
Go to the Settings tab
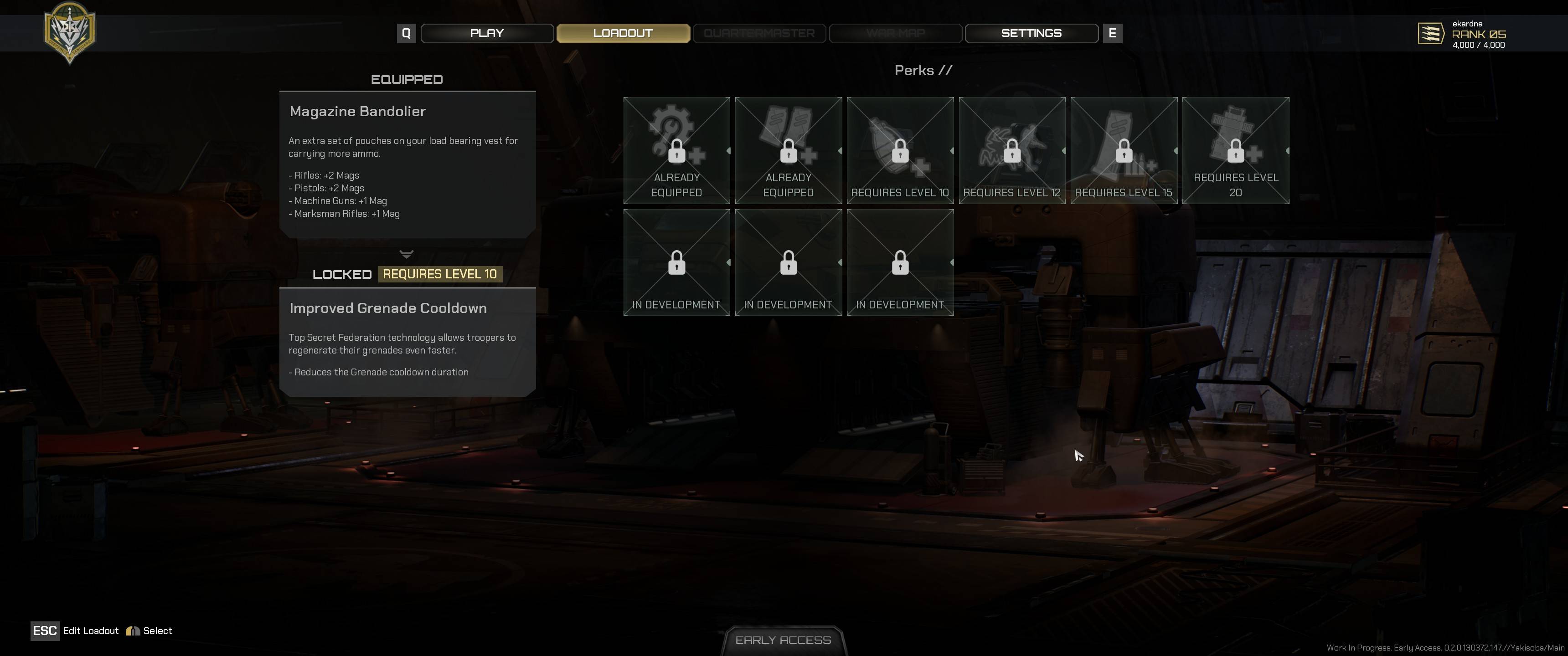tap(1031, 33)
